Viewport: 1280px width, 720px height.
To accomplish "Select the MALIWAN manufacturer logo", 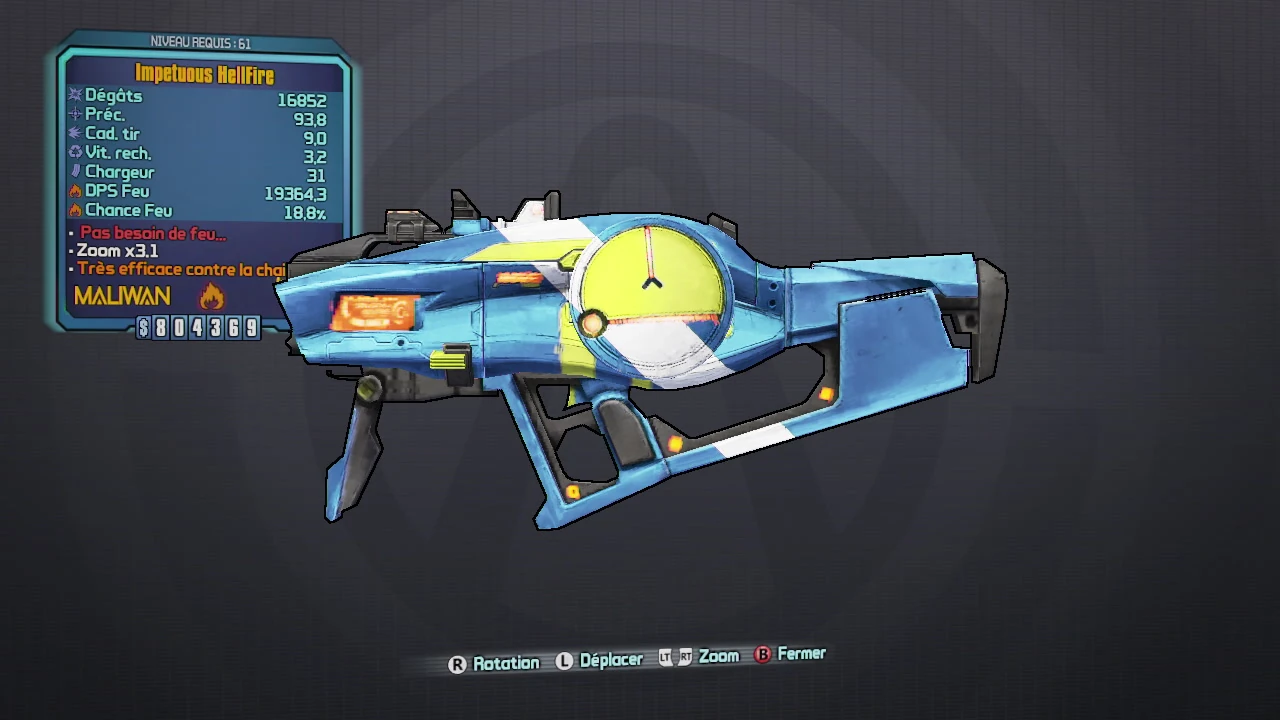I will [121, 296].
